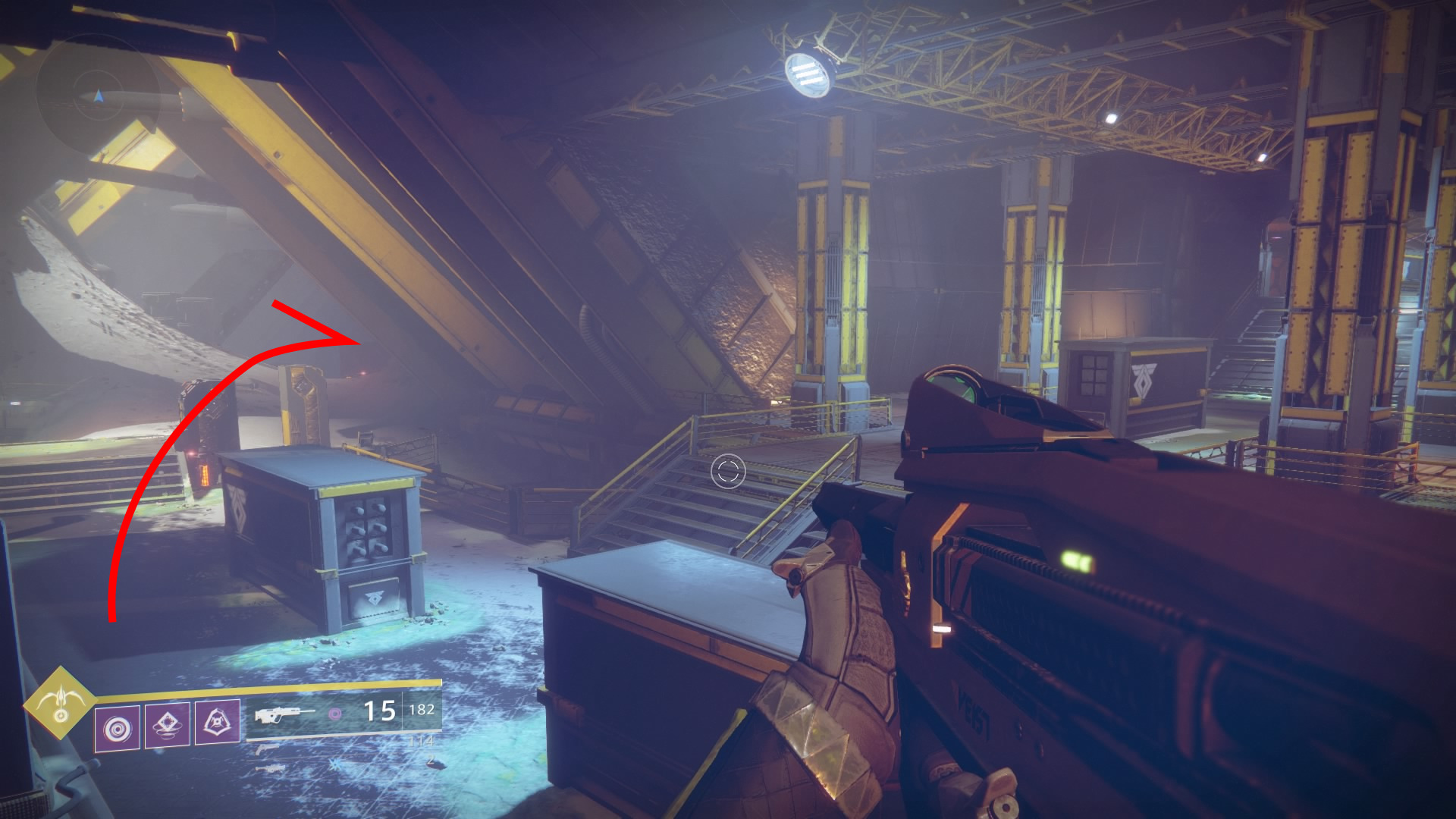This screenshot has width=1456, height=819.
Task: Activate the golden diamond super ability icon
Action: pyautogui.click(x=60, y=703)
